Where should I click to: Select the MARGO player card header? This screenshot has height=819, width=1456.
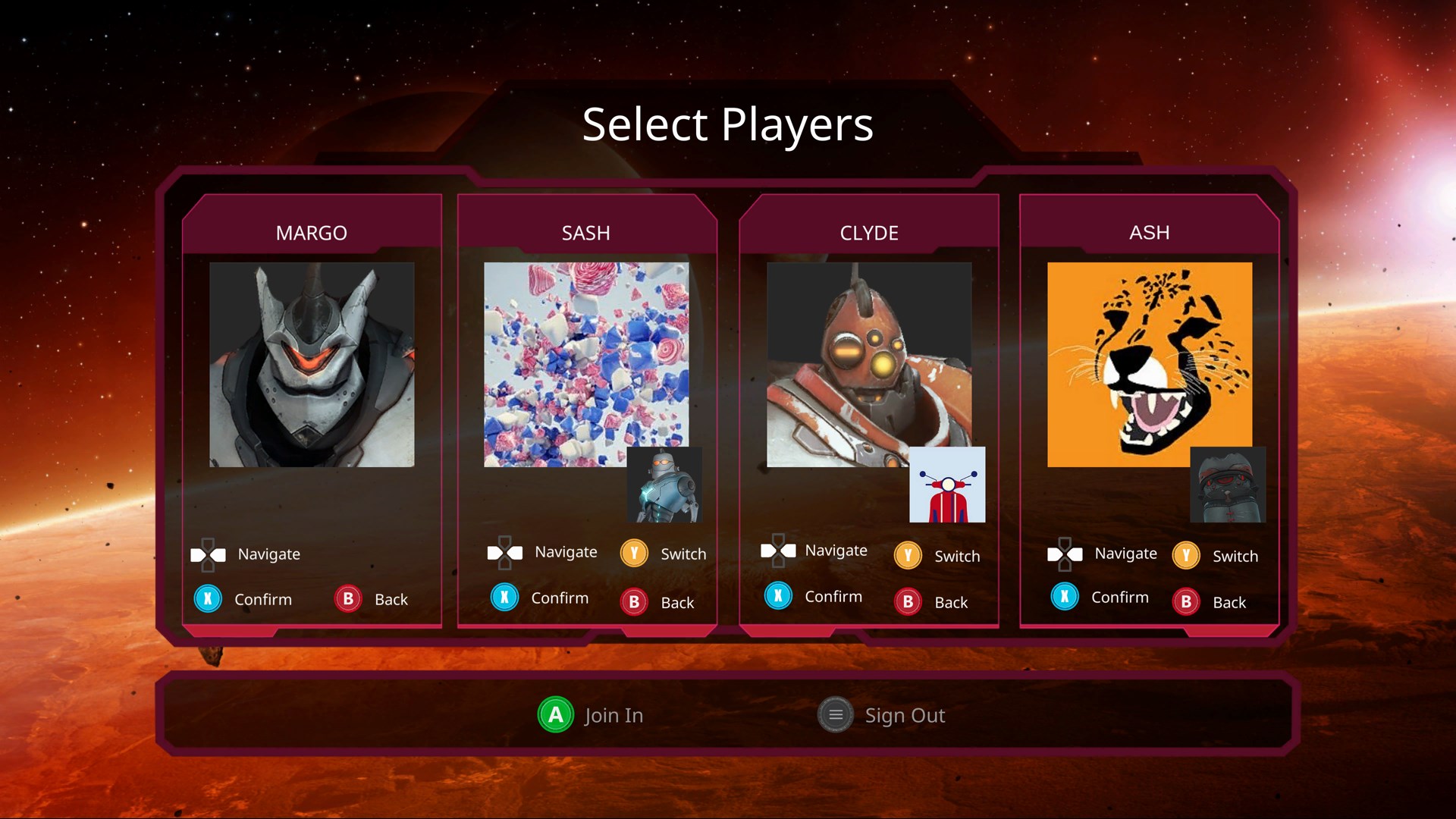tap(312, 233)
